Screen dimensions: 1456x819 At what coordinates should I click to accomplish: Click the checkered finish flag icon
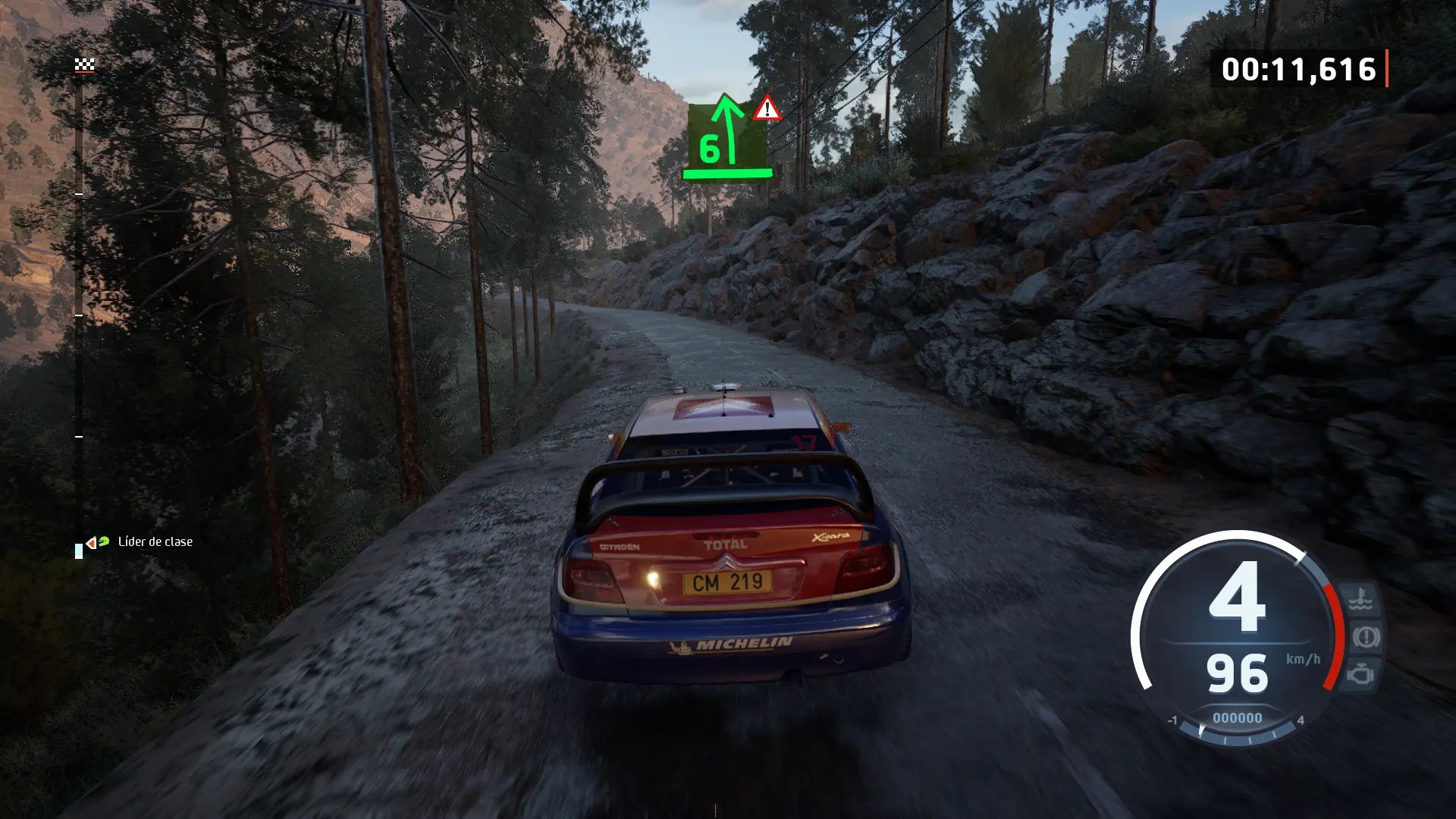[x=84, y=64]
